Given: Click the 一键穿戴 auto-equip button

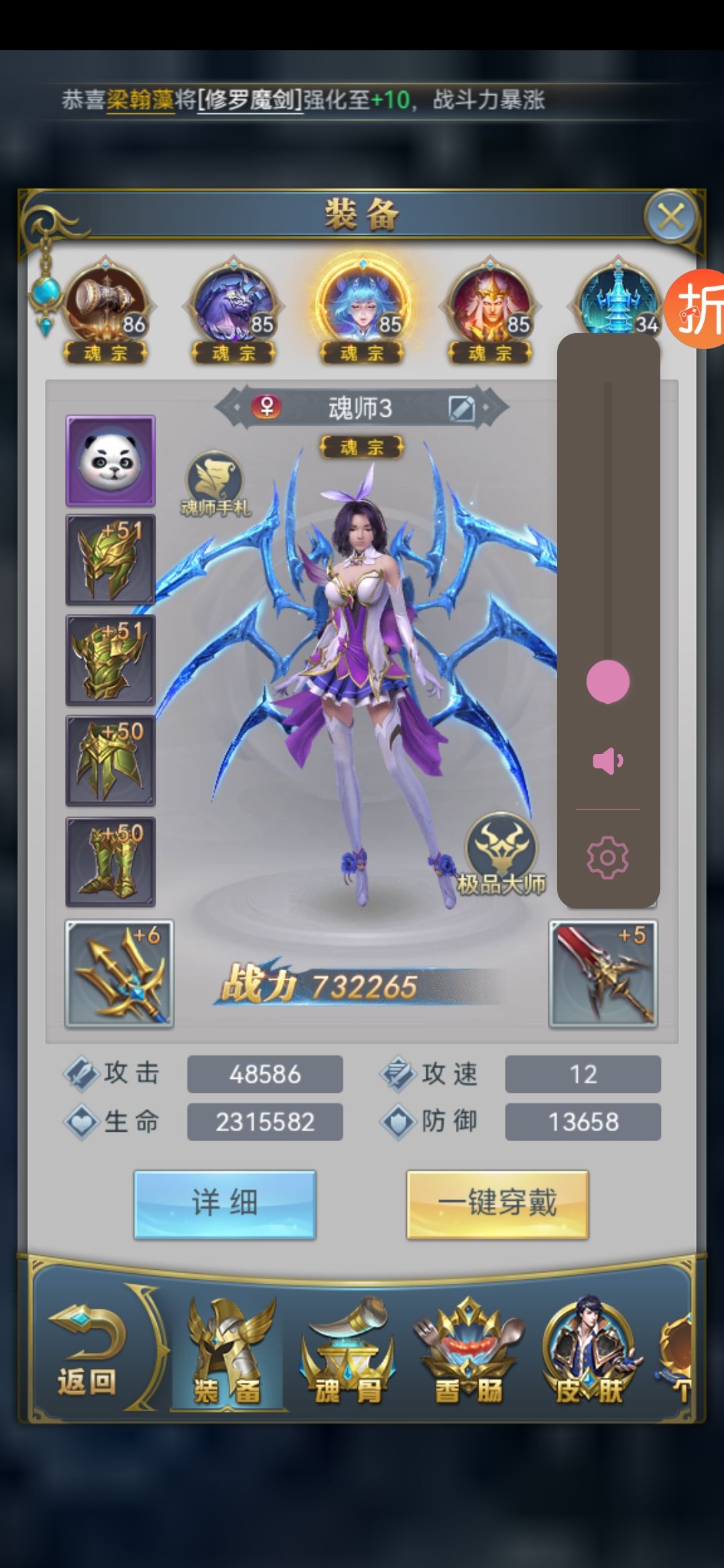Looking at the screenshot, I should click(x=497, y=1204).
